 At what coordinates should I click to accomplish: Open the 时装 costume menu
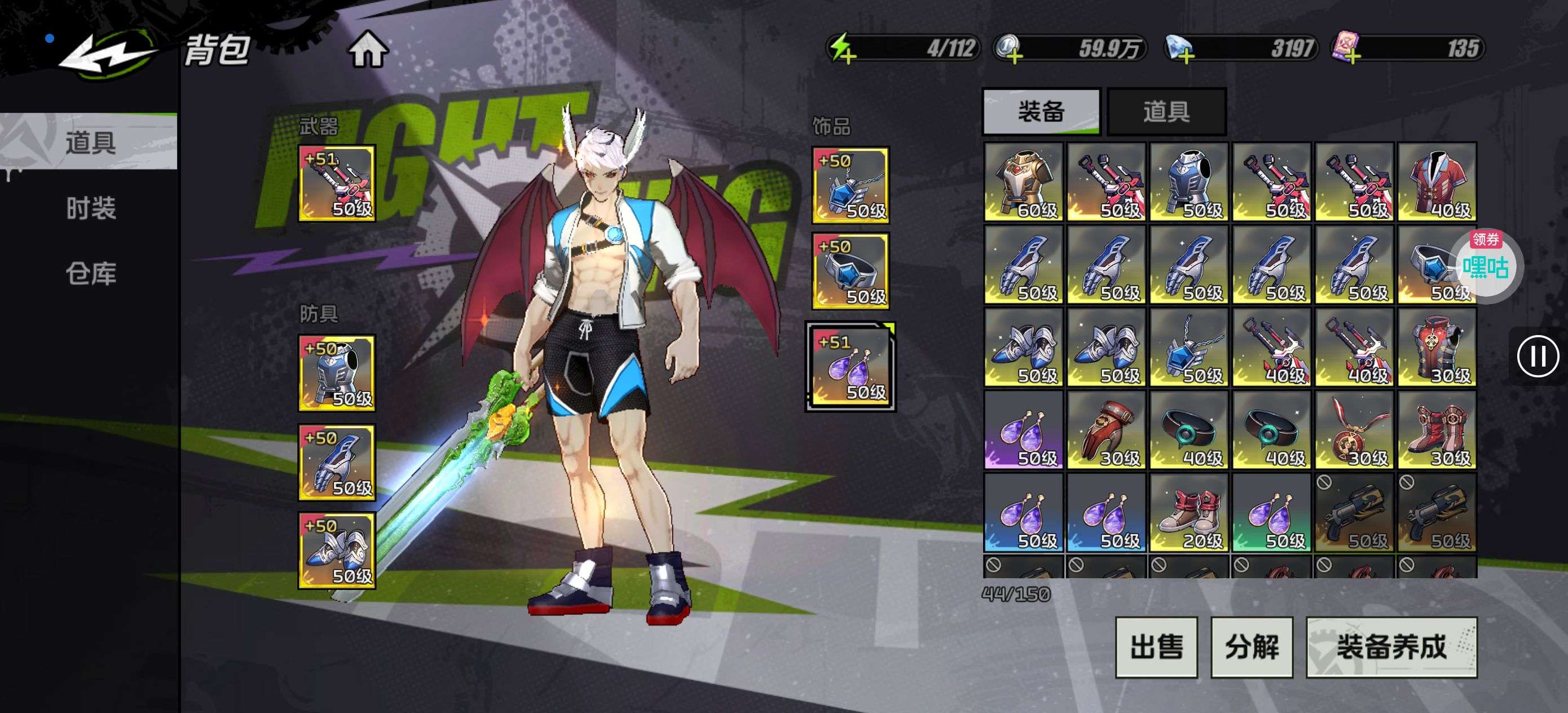tap(91, 208)
